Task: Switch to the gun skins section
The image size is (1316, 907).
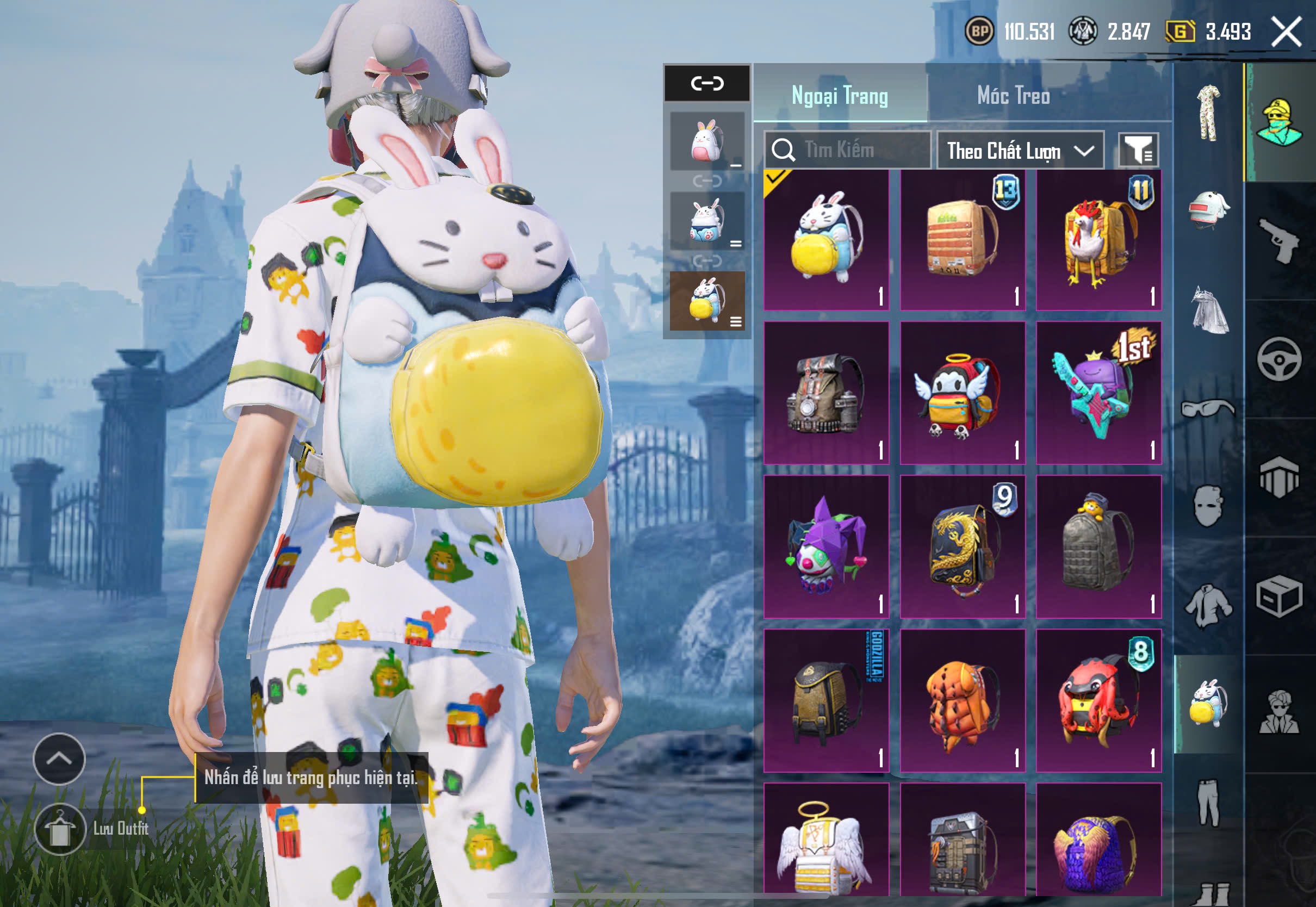Action: (1279, 241)
